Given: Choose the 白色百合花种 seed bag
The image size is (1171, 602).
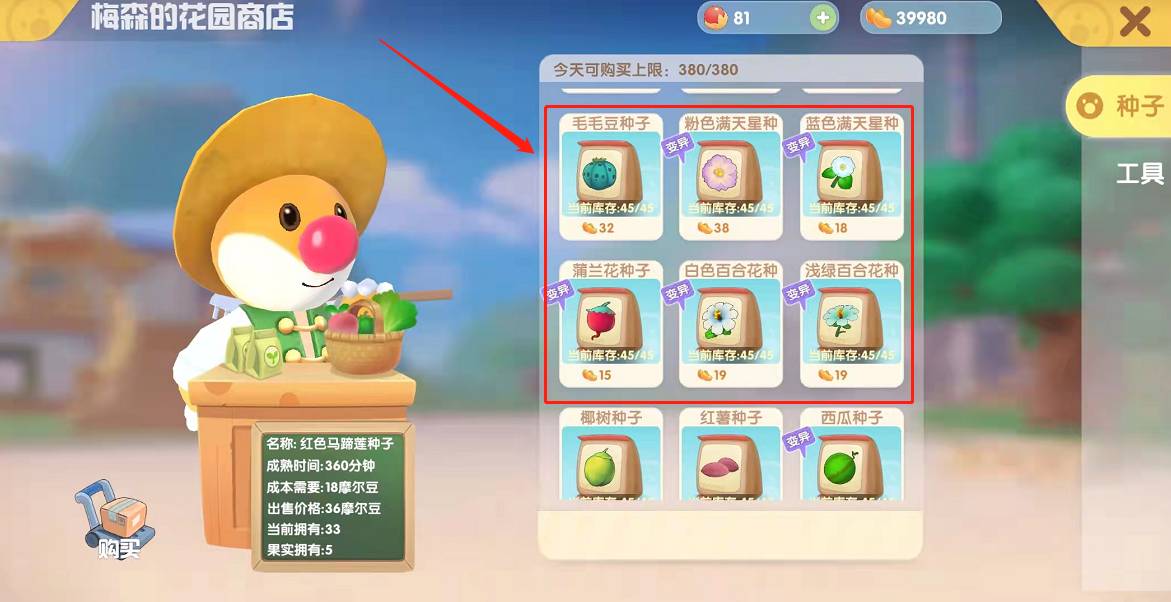Looking at the screenshot, I should click(x=730, y=323).
